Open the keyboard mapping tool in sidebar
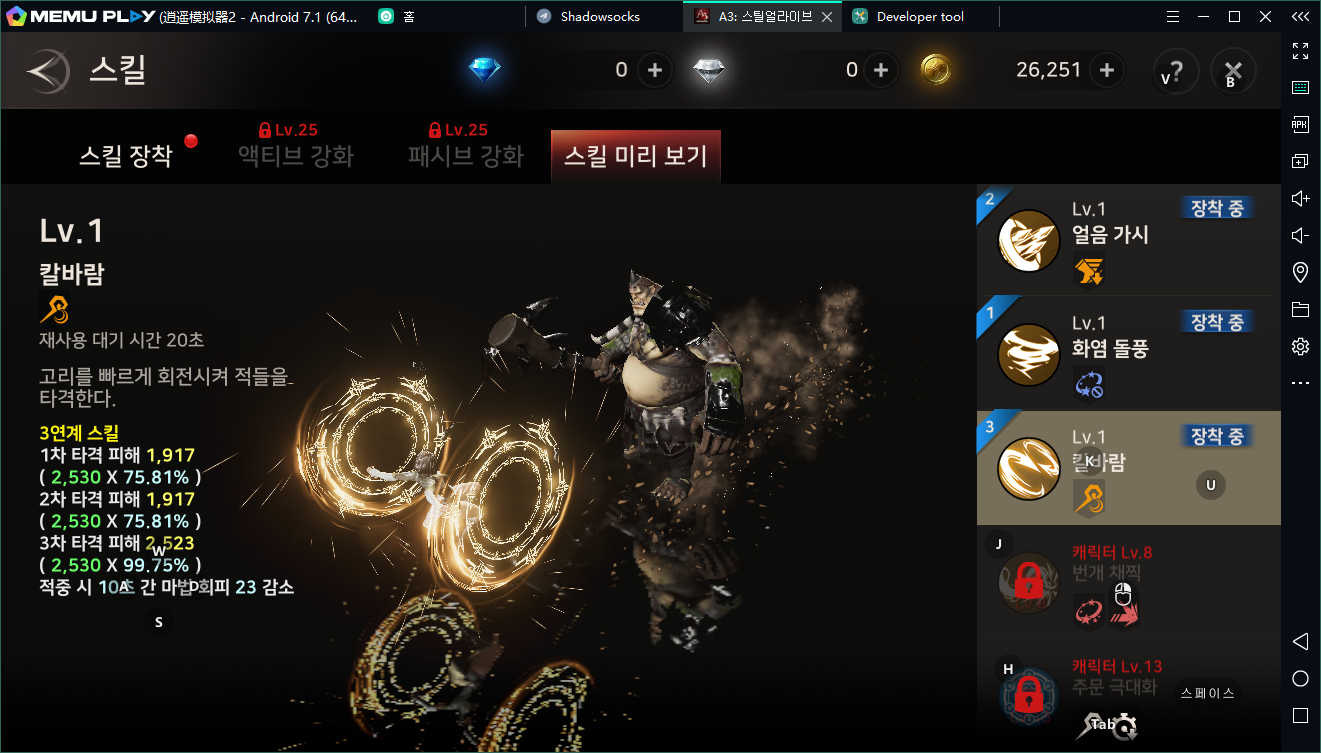The image size is (1321, 753). (x=1299, y=88)
